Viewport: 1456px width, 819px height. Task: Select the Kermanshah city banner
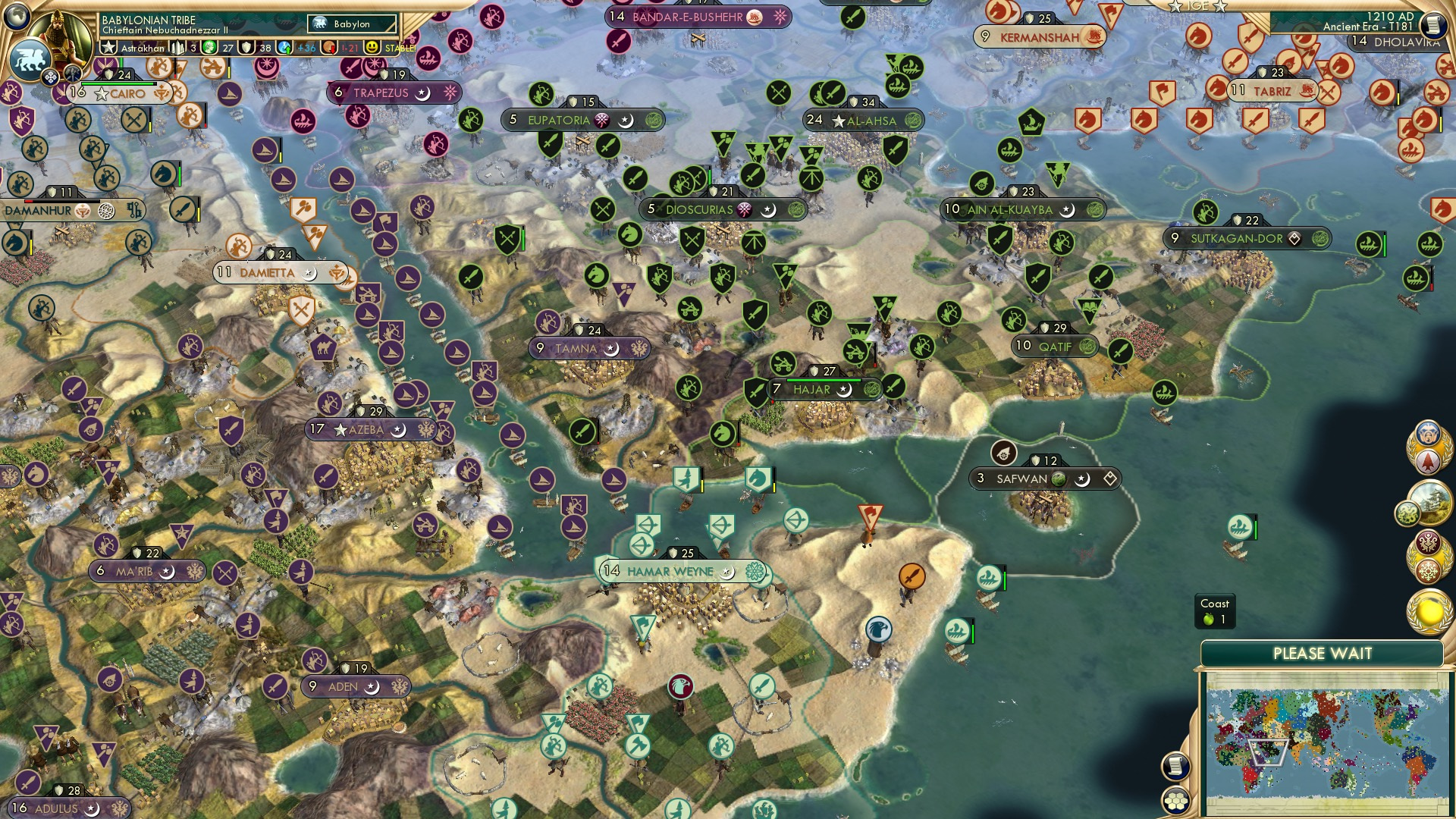coord(1037,36)
